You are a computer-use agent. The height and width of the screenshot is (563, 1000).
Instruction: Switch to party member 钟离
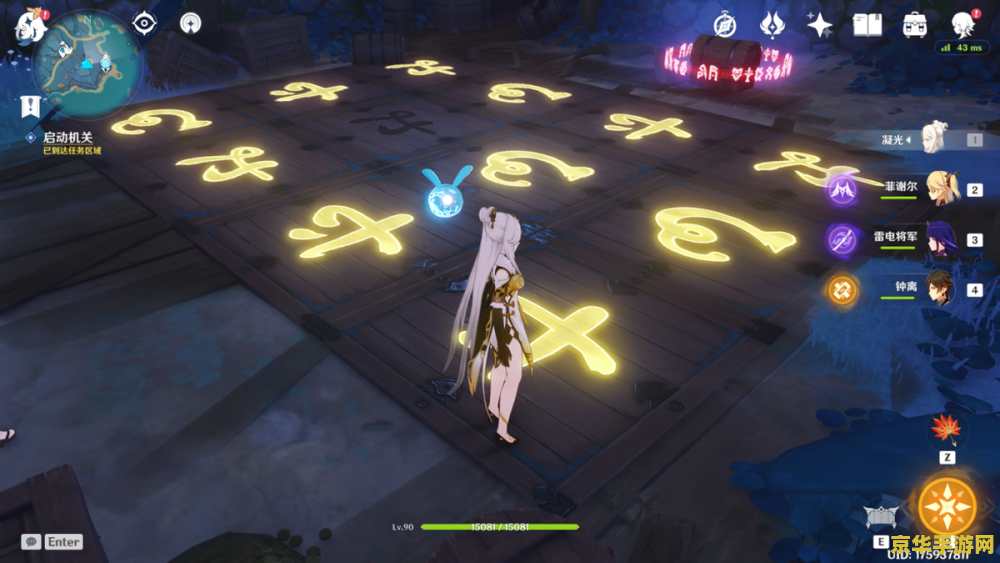coord(941,290)
